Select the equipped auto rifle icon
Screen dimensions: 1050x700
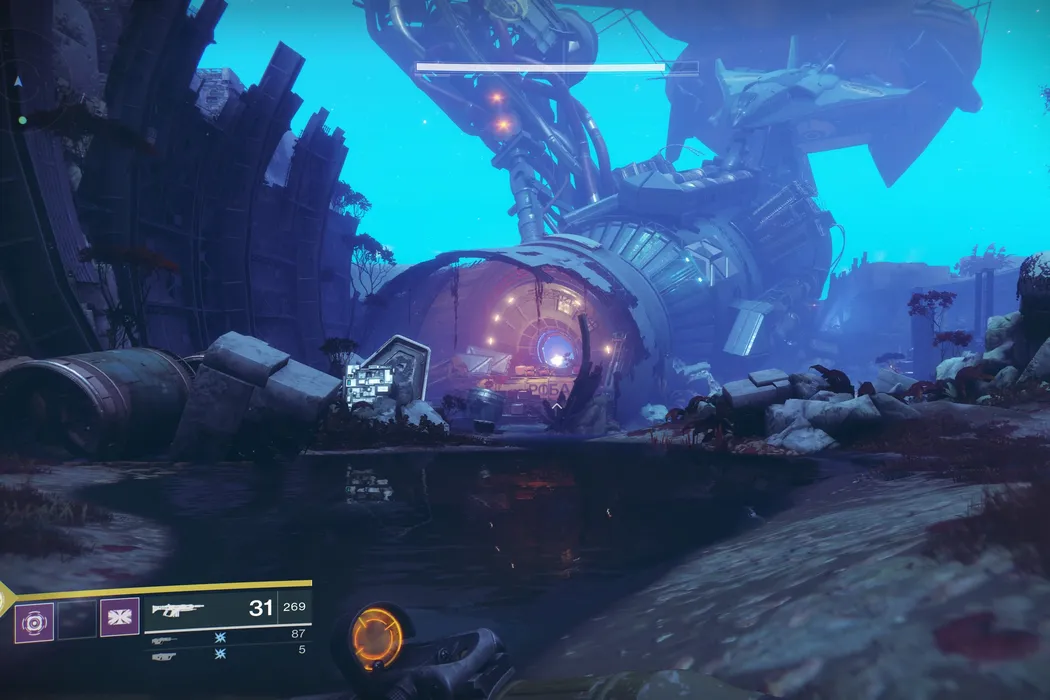[178, 609]
